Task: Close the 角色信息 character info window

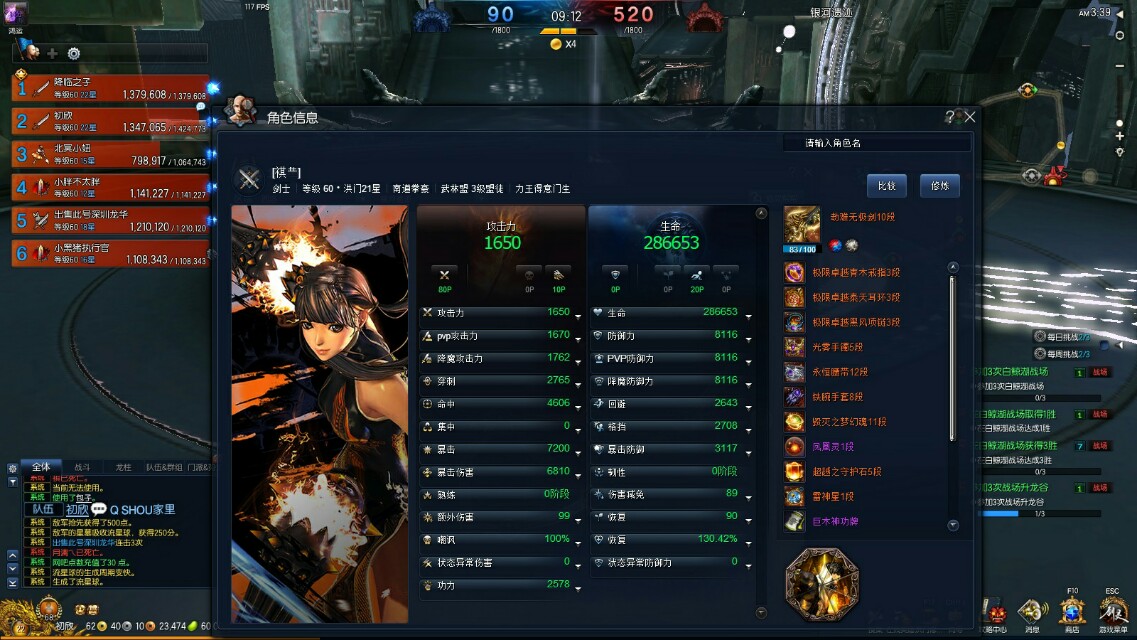Action: click(x=969, y=117)
